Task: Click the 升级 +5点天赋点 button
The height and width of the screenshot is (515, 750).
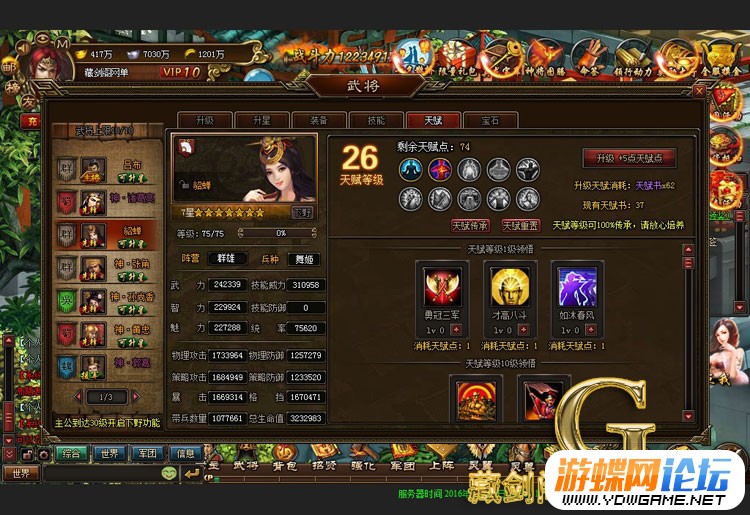Action: click(x=629, y=159)
